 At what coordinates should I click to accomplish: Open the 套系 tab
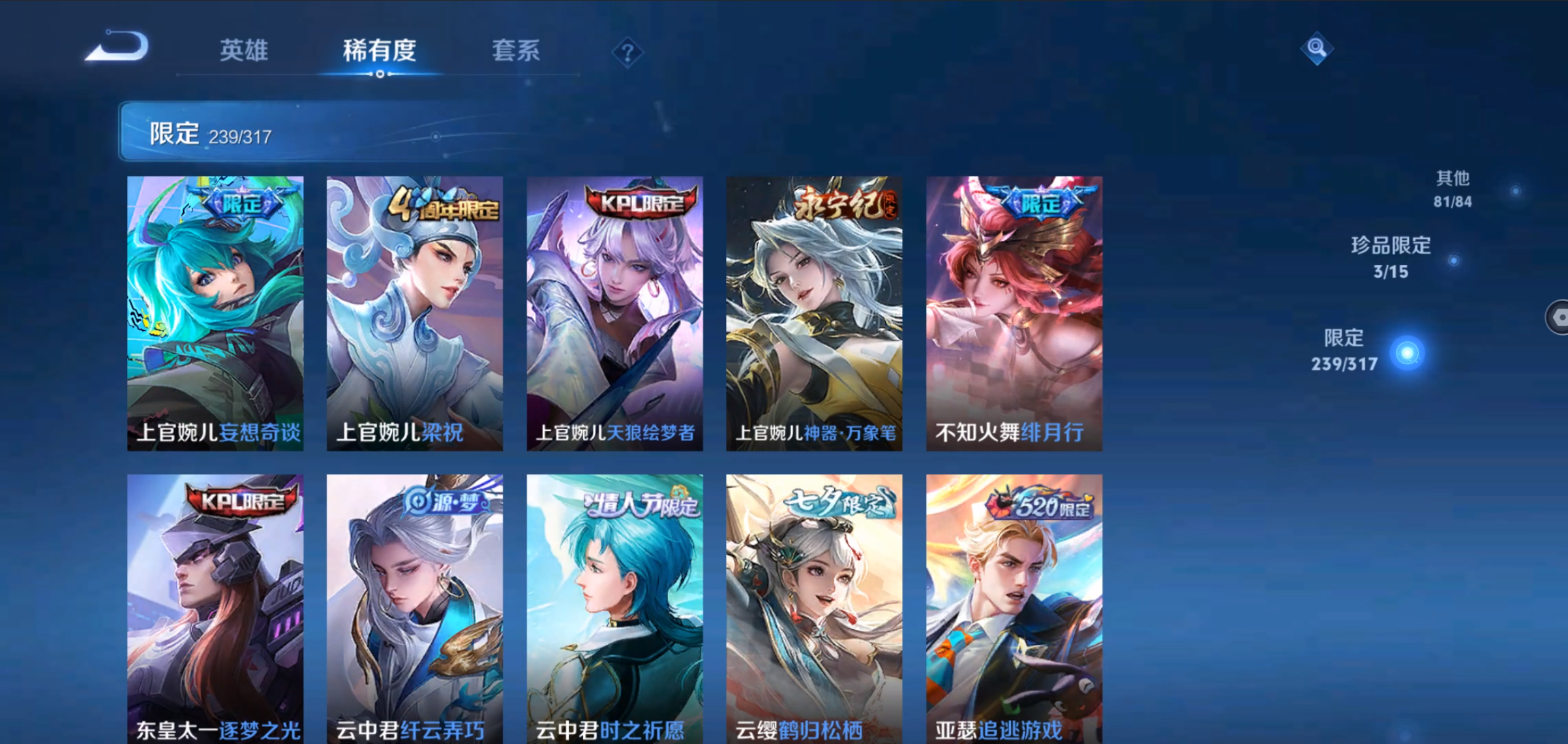click(x=516, y=50)
